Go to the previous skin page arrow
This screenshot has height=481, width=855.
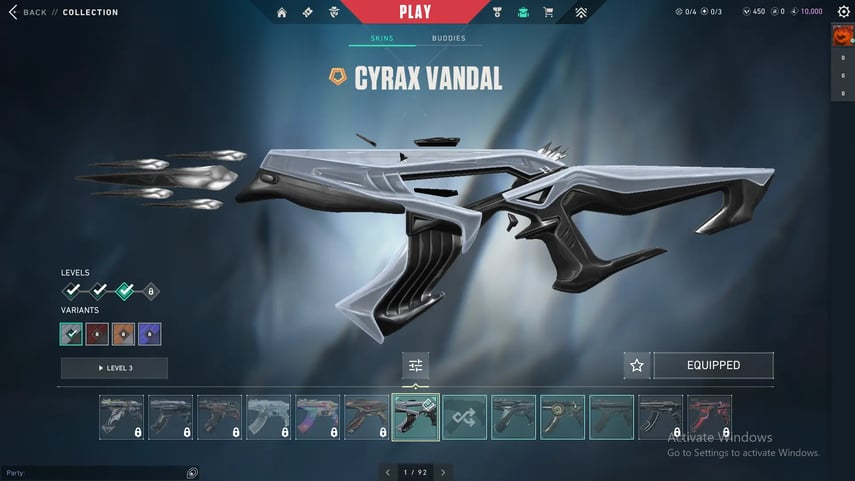coord(387,472)
